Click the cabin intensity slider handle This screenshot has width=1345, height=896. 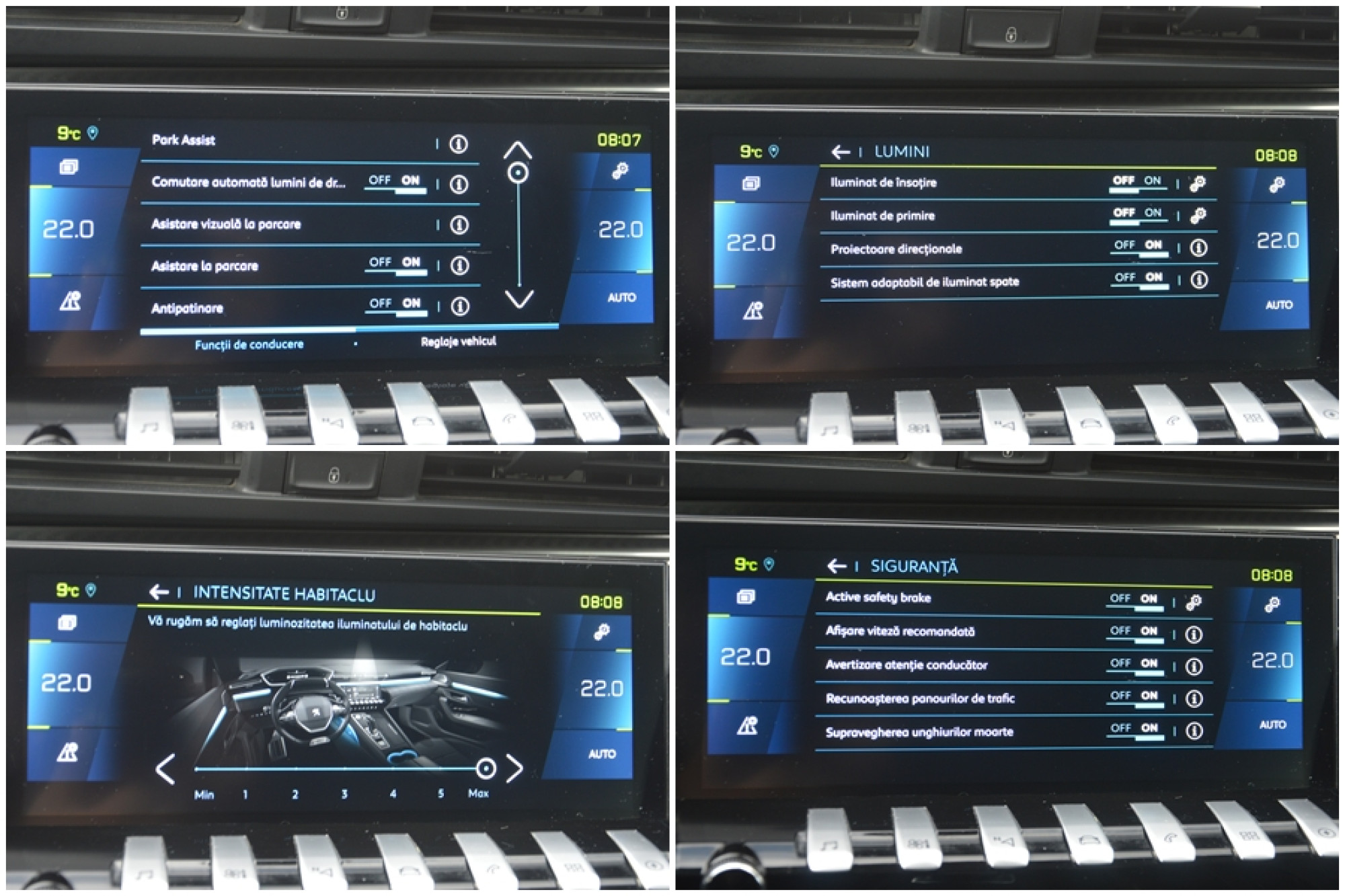(486, 768)
